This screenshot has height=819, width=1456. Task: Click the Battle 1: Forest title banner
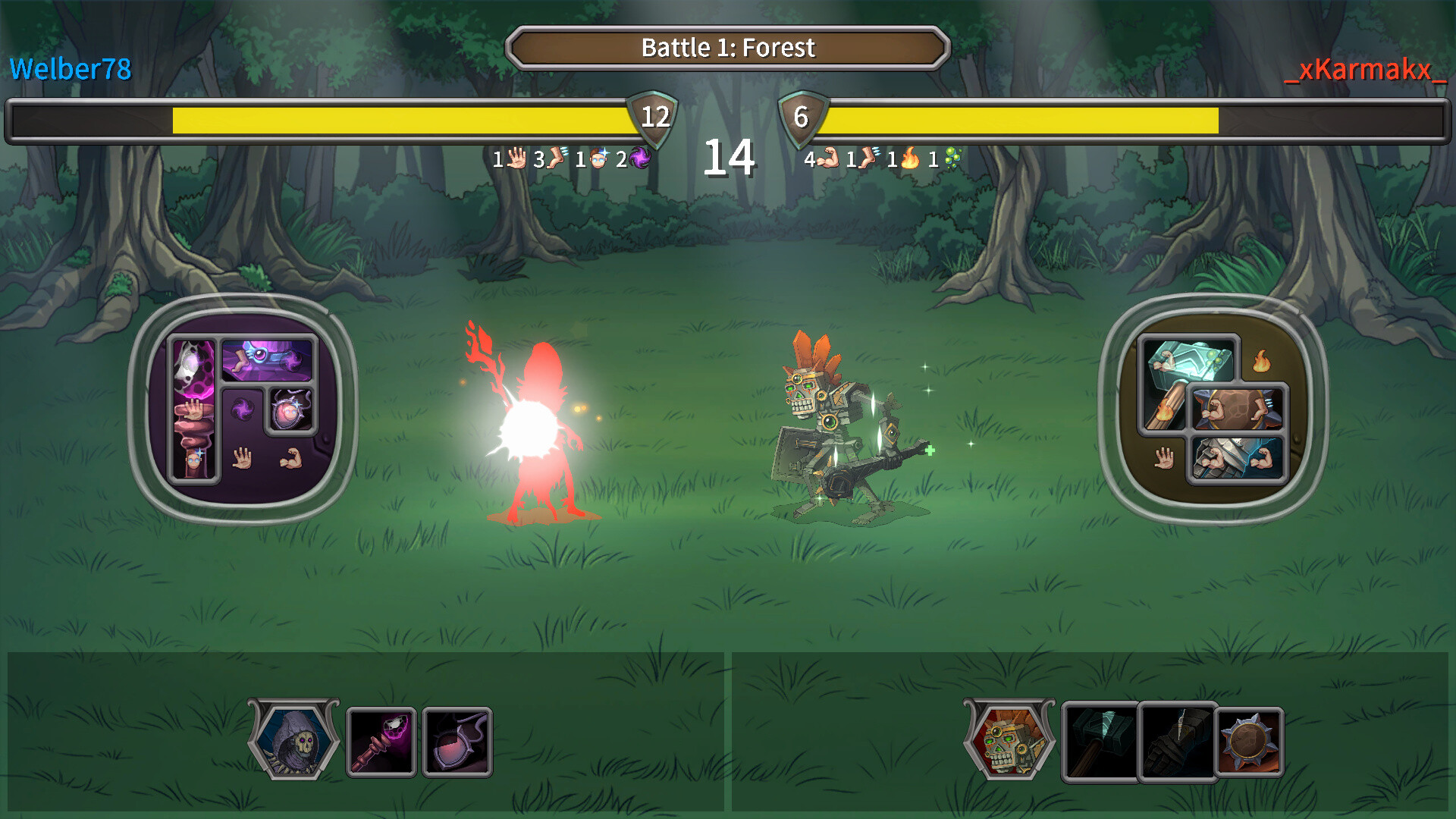click(728, 47)
